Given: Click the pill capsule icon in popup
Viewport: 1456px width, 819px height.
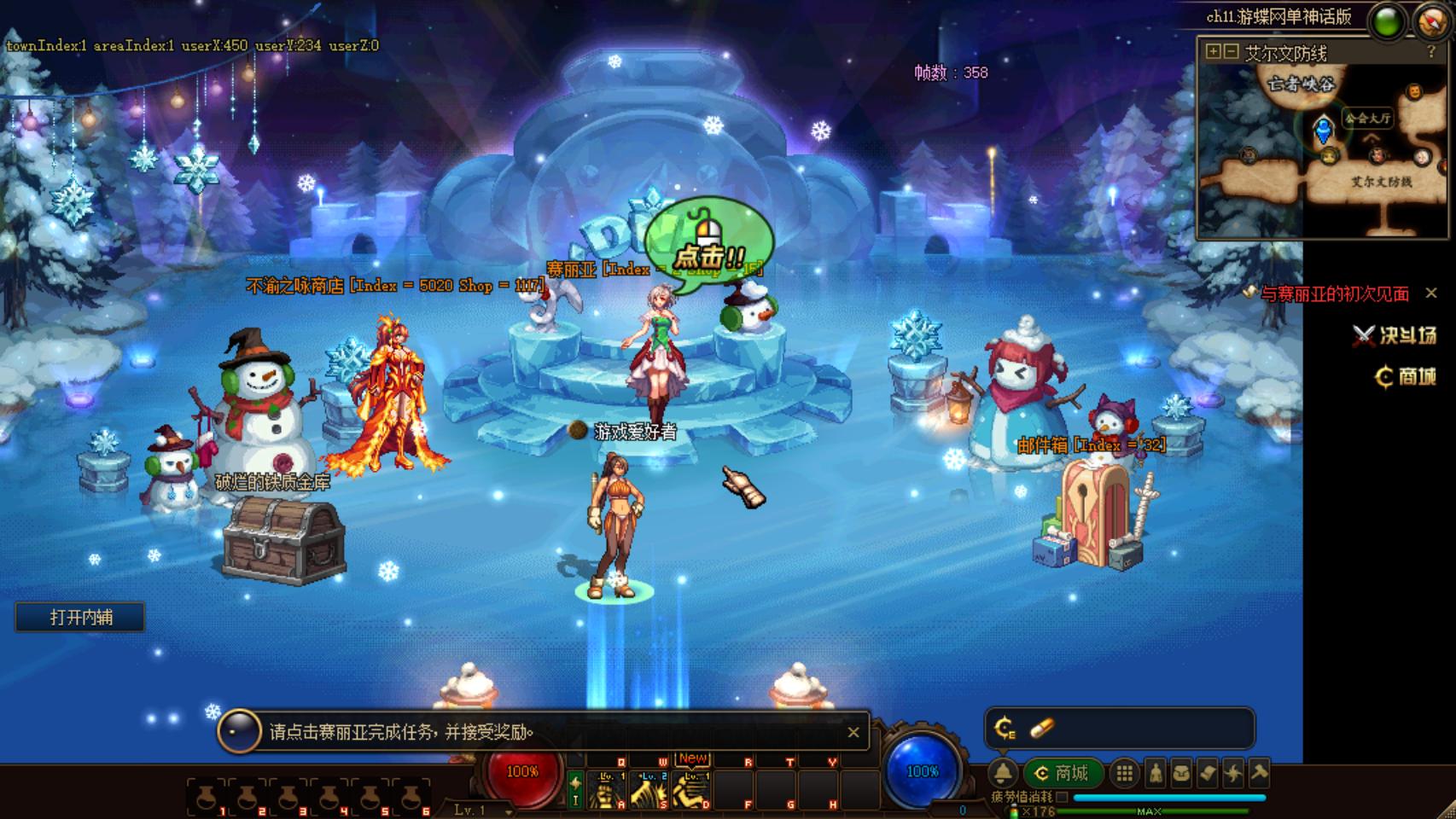Looking at the screenshot, I should pyautogui.click(x=1042, y=728).
